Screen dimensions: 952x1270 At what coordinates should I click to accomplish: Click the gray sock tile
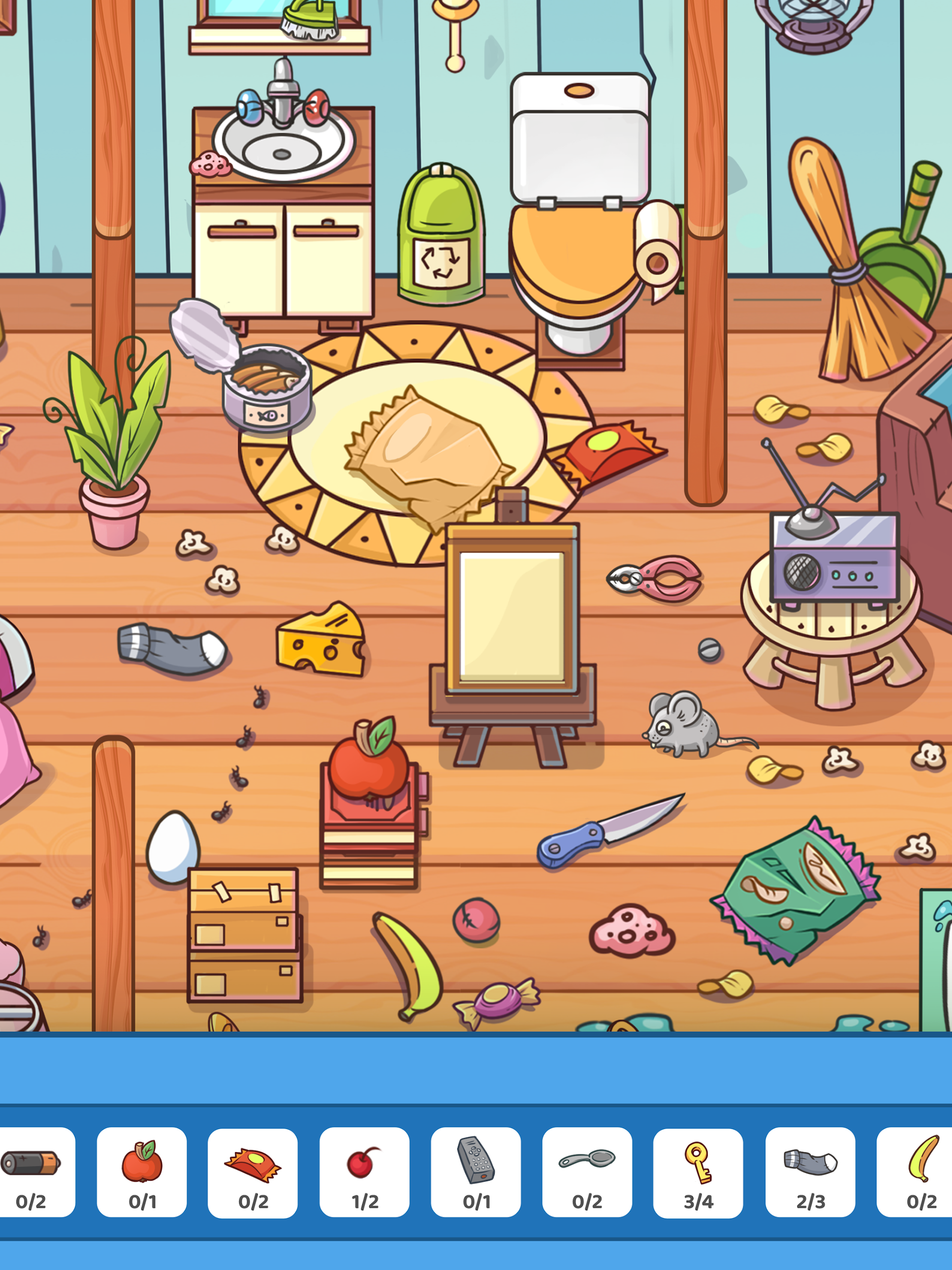pos(810,1171)
